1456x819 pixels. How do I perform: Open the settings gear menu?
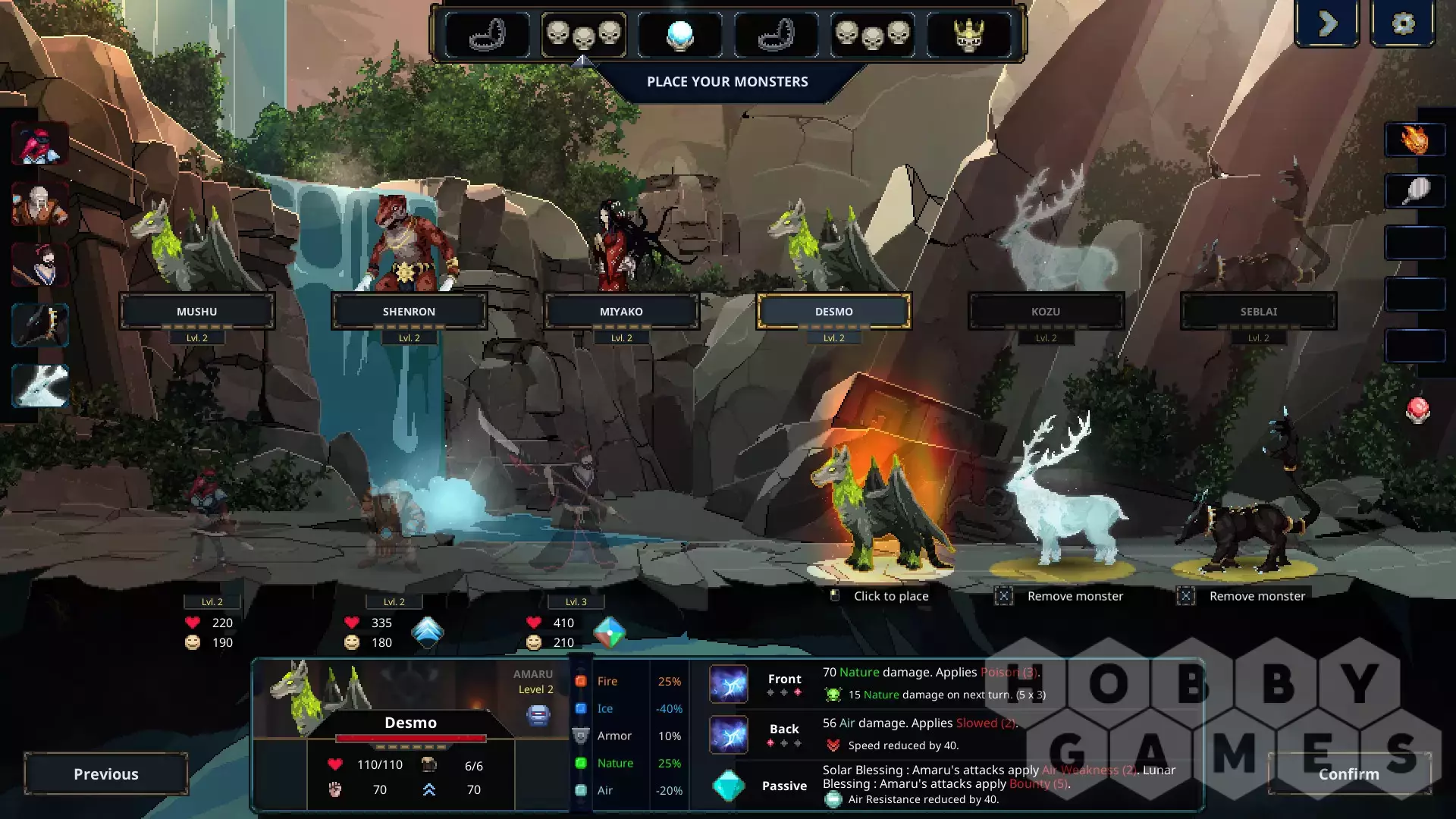click(x=1403, y=24)
